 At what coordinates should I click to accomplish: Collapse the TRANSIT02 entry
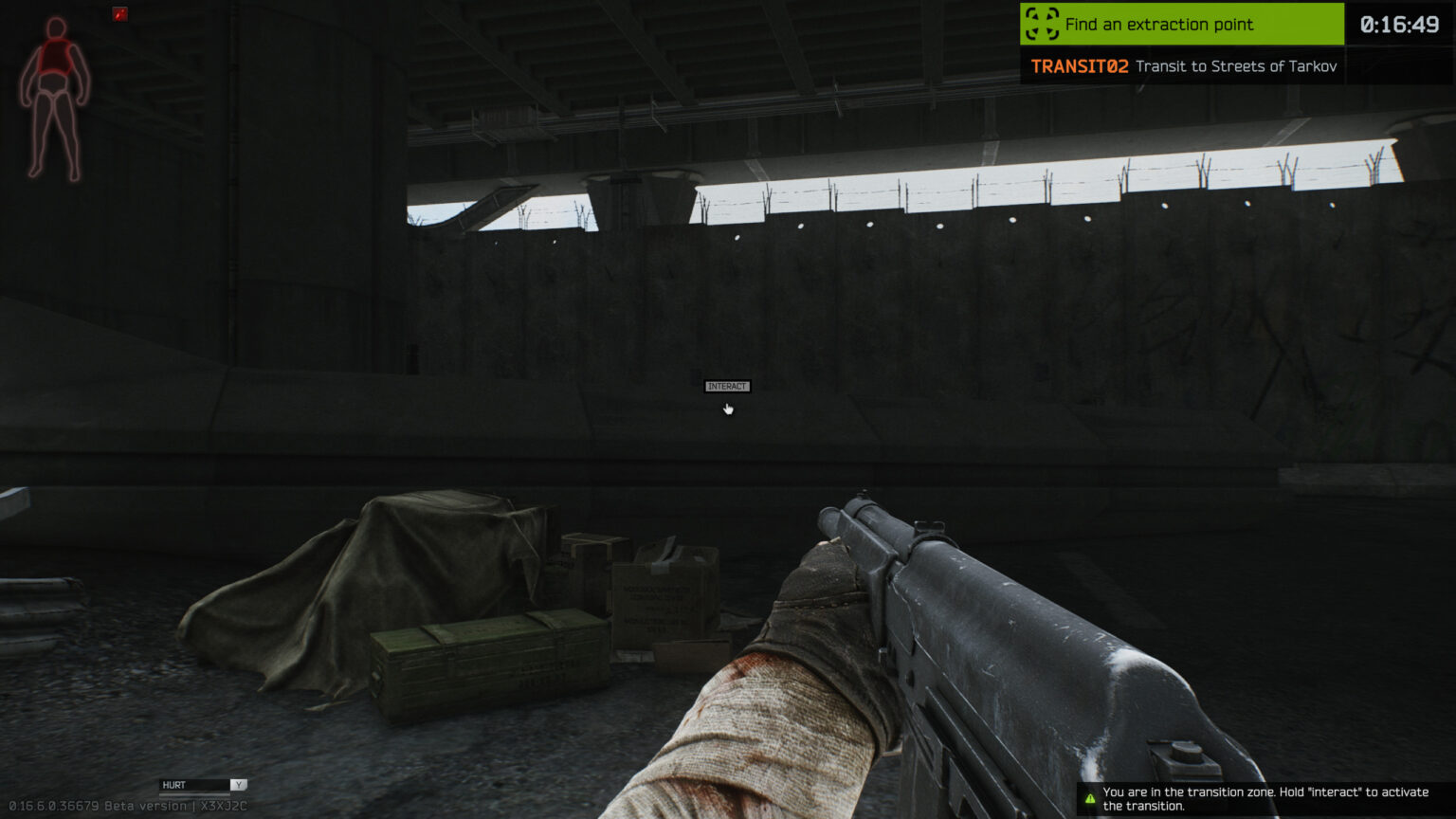pyautogui.click(x=1079, y=66)
